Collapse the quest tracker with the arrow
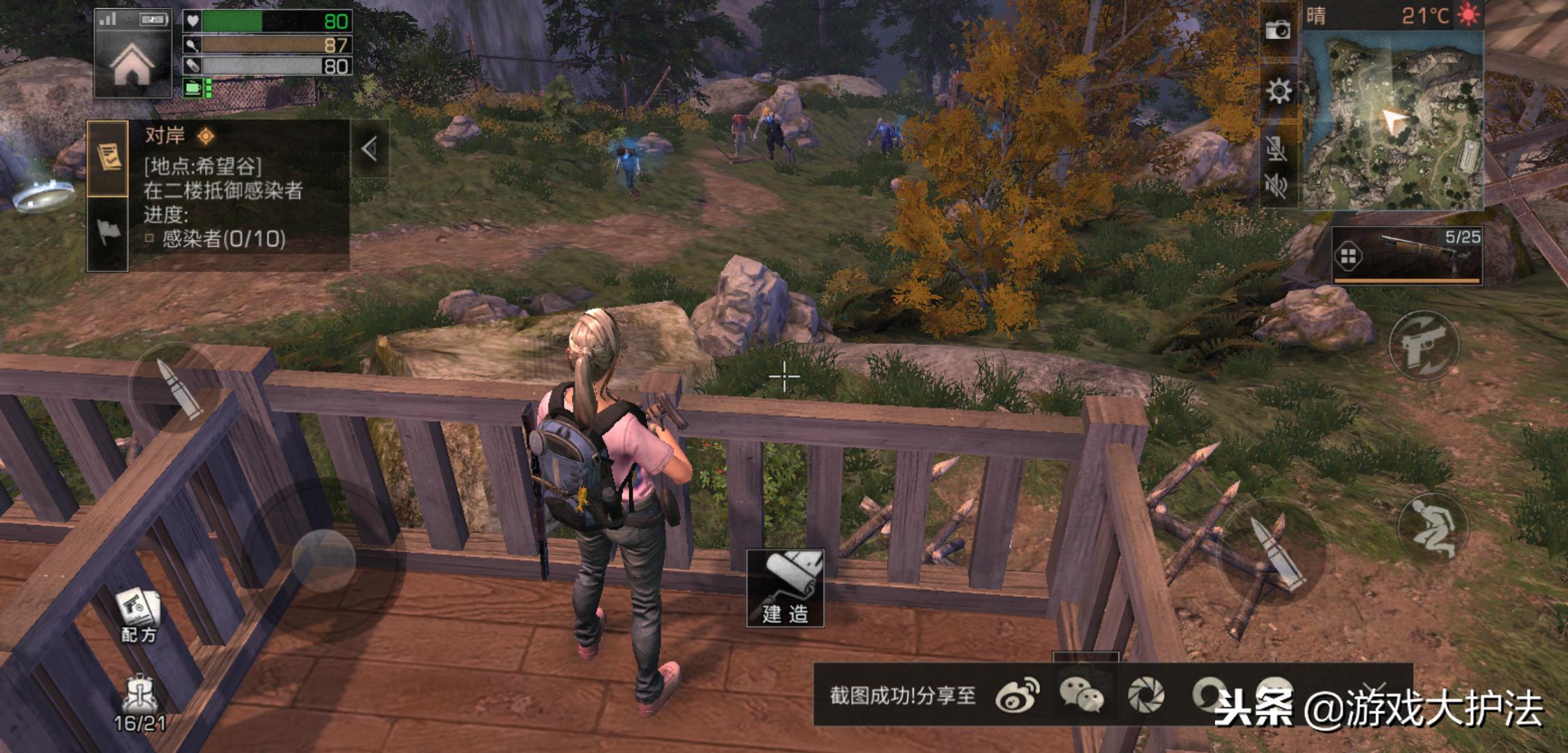The image size is (1568, 753). (370, 149)
